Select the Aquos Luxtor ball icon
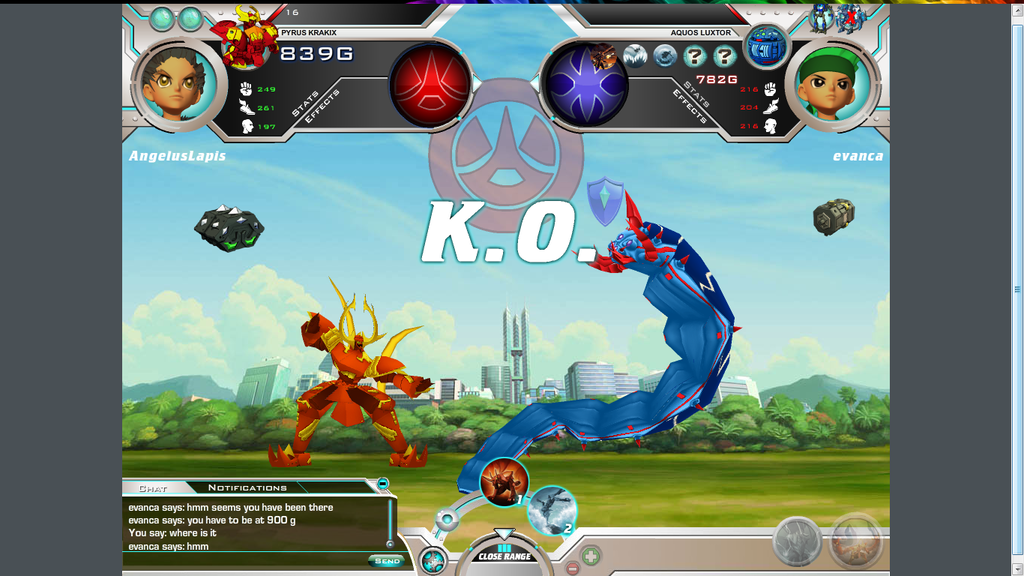 click(x=767, y=46)
